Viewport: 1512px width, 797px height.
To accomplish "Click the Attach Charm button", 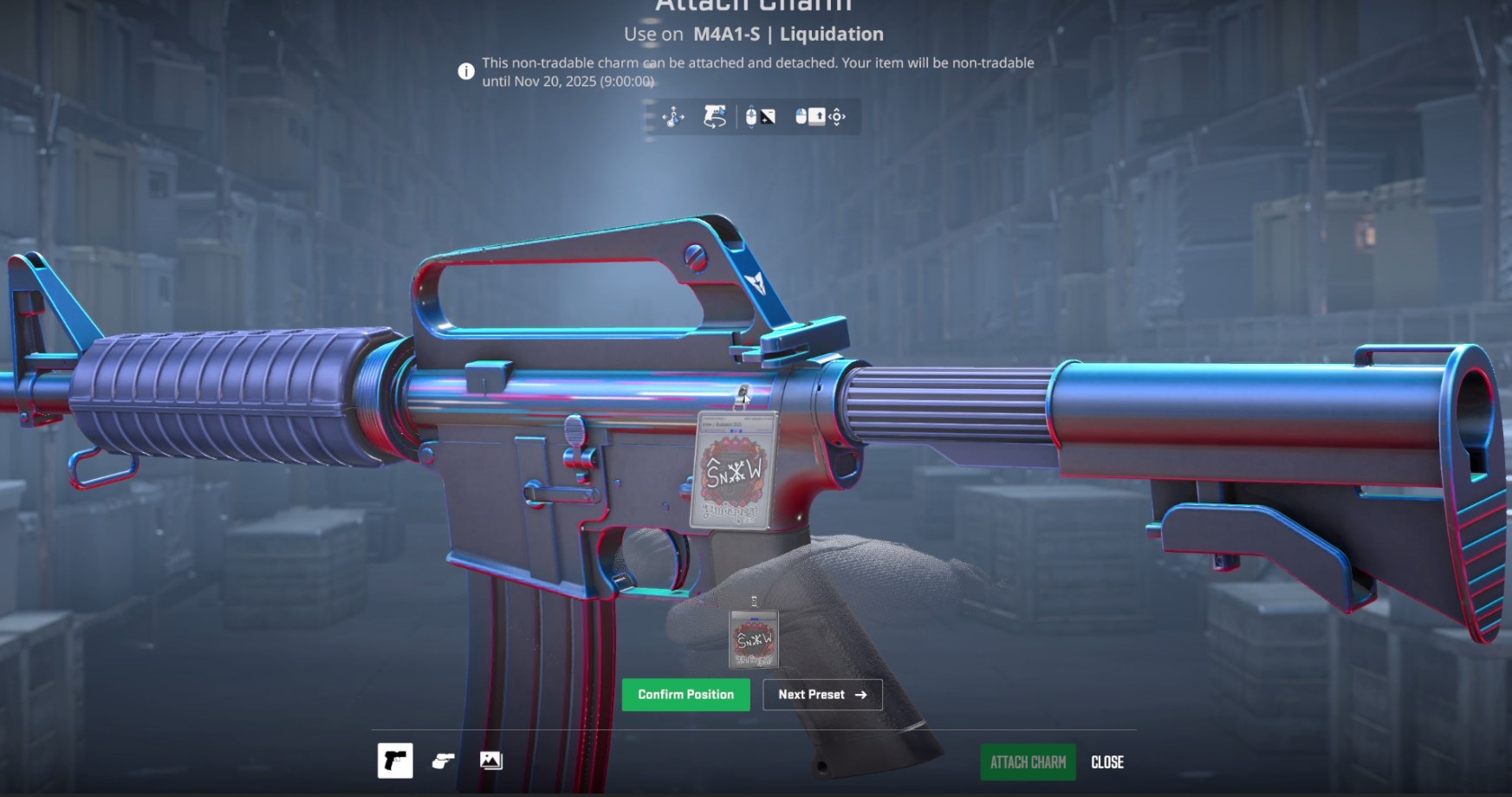I will pos(1028,762).
